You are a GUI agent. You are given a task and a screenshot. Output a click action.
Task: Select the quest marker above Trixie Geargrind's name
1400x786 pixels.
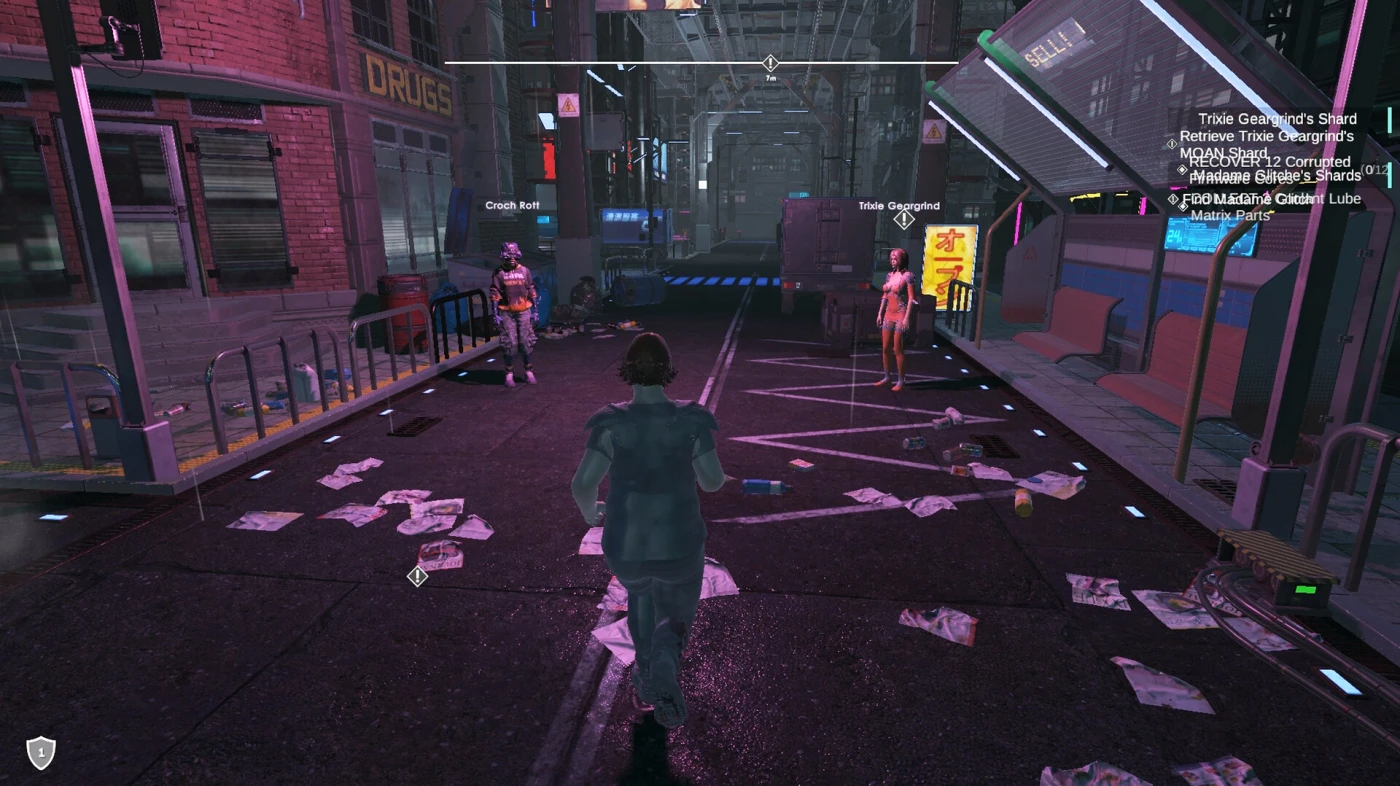[x=904, y=220]
